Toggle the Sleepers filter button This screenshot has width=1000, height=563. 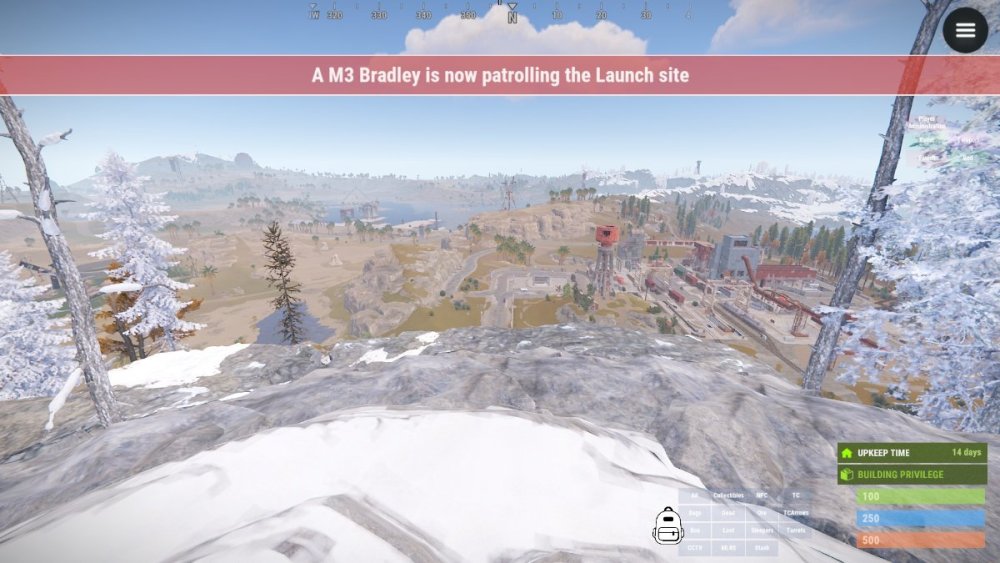(x=762, y=530)
